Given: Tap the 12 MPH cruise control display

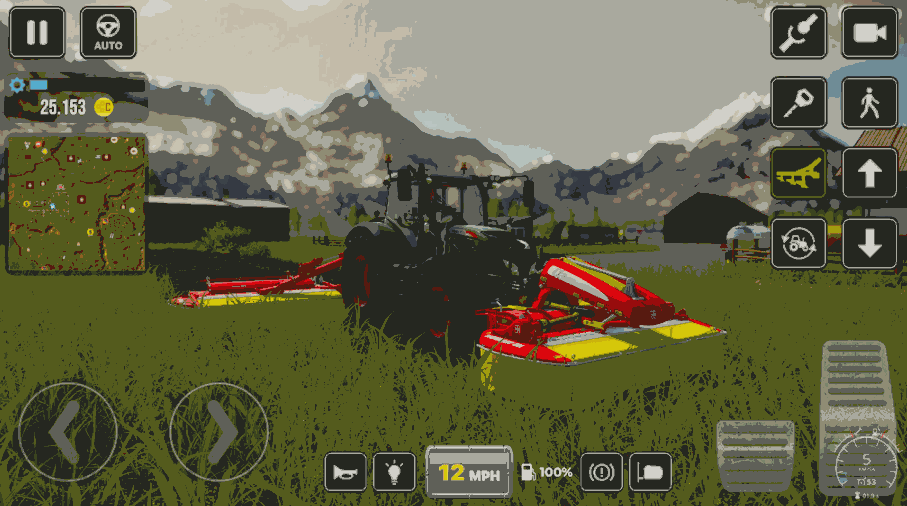Looking at the screenshot, I should tap(469, 471).
